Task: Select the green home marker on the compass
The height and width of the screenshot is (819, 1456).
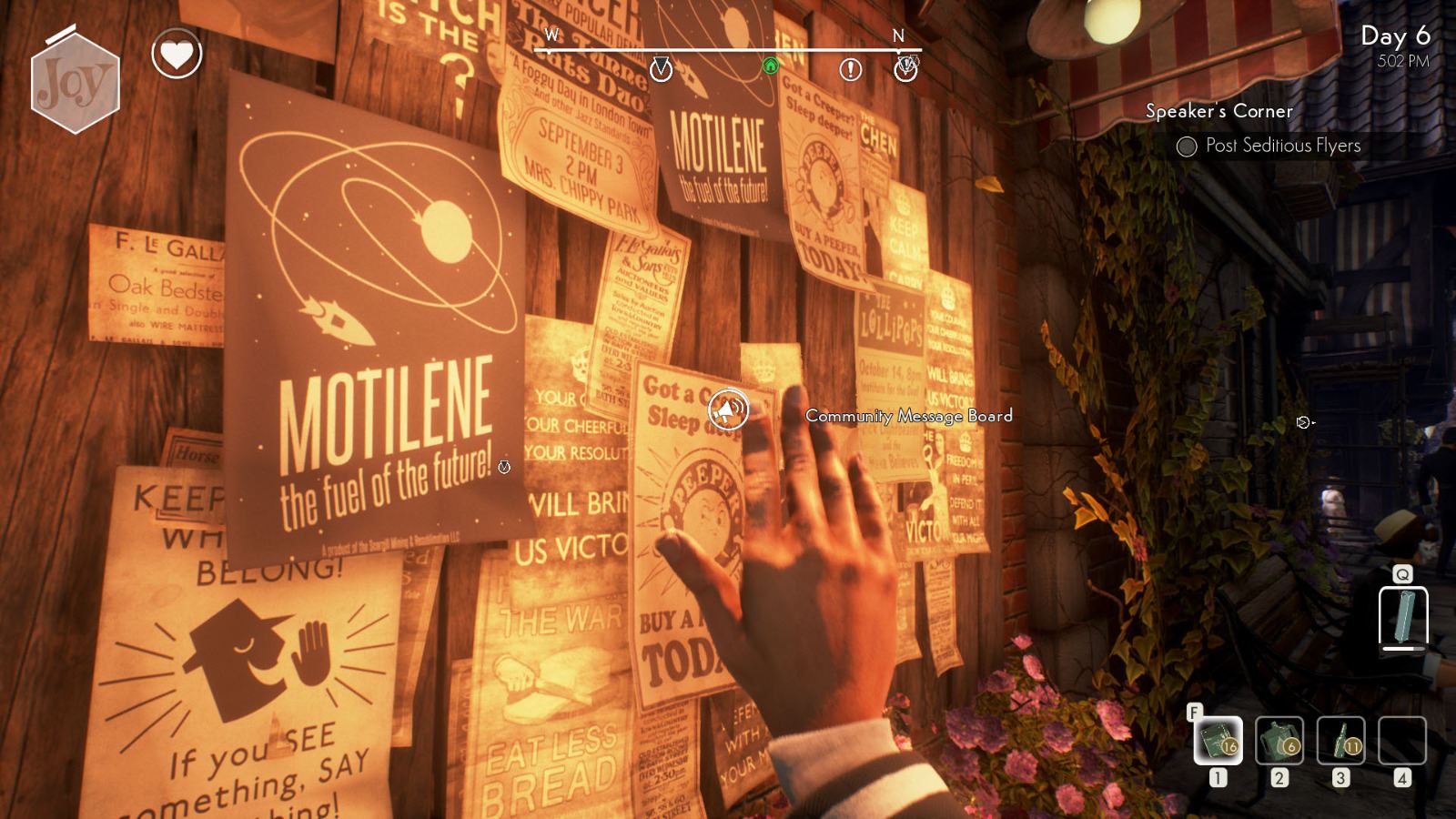Action: tap(770, 66)
